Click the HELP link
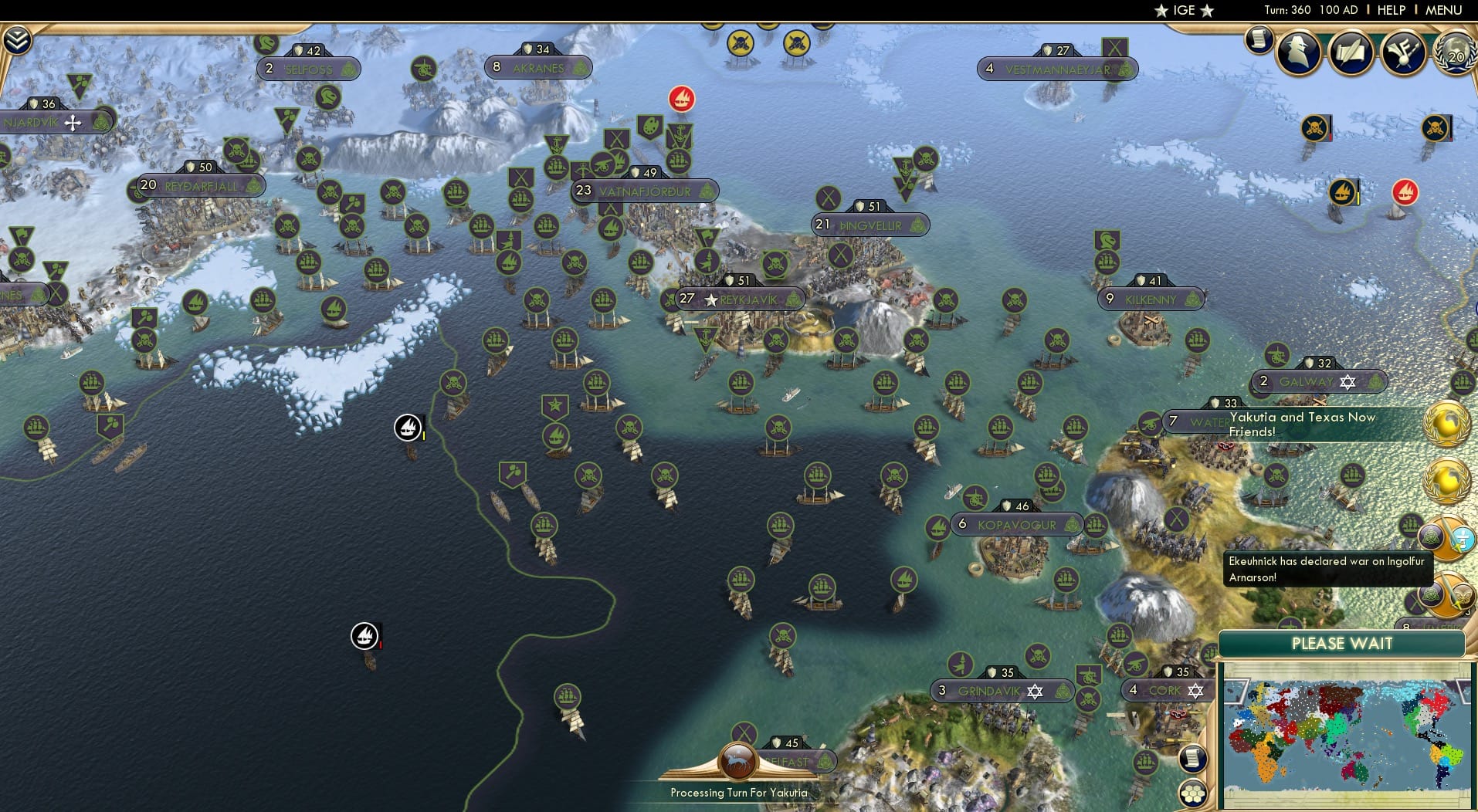 pos(1391,10)
